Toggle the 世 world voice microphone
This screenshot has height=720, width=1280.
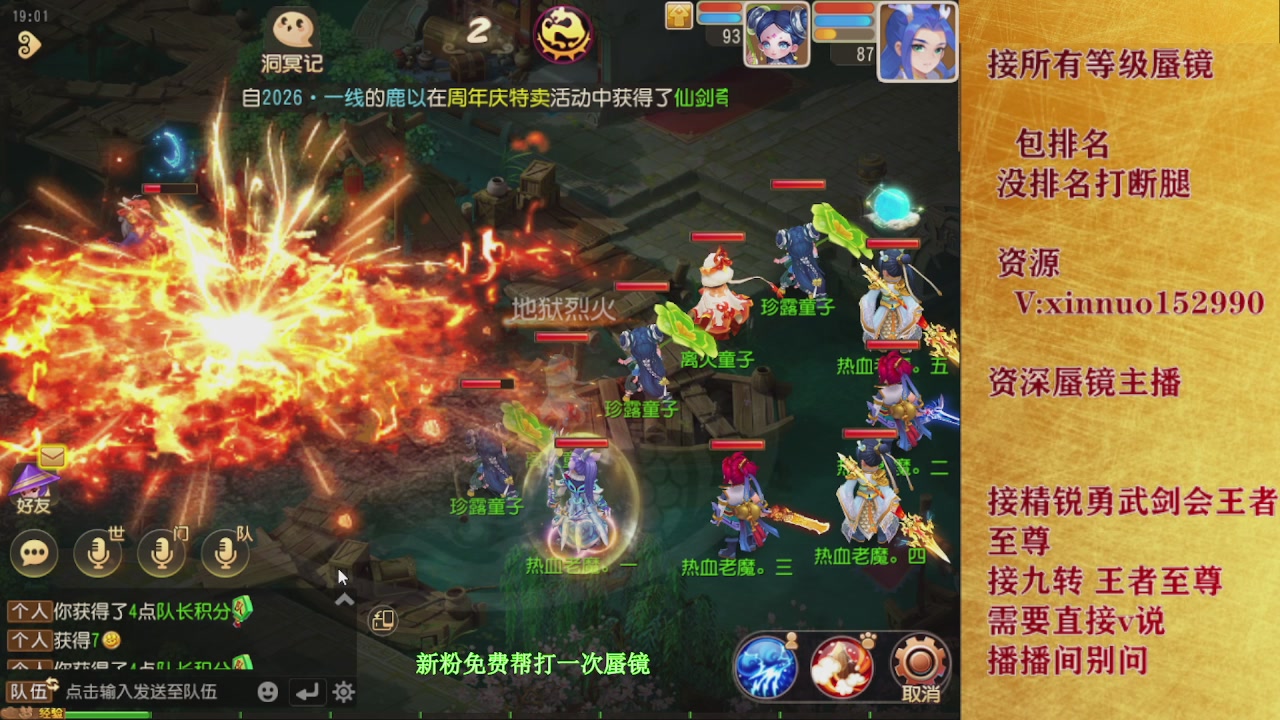tap(97, 553)
